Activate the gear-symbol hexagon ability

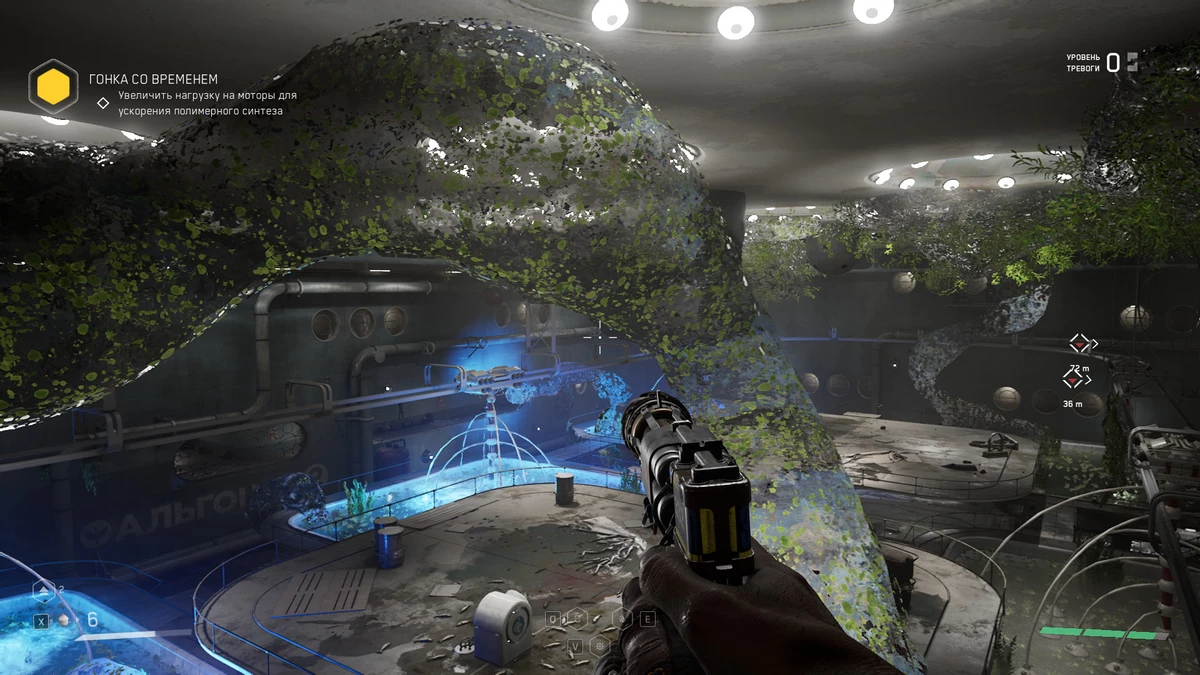(x=600, y=646)
